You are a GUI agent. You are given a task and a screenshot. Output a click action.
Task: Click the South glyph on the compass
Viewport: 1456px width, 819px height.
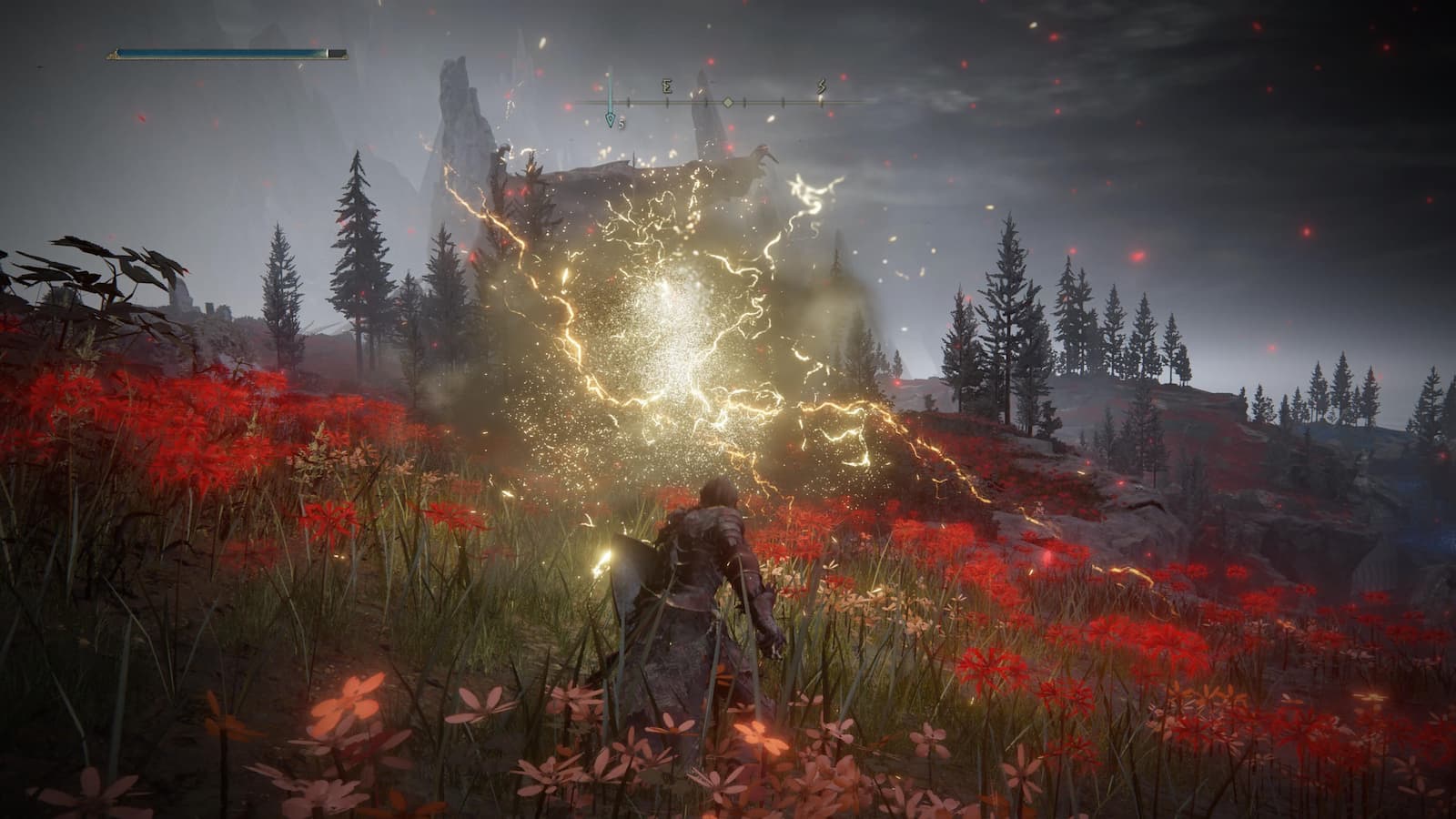(x=821, y=87)
